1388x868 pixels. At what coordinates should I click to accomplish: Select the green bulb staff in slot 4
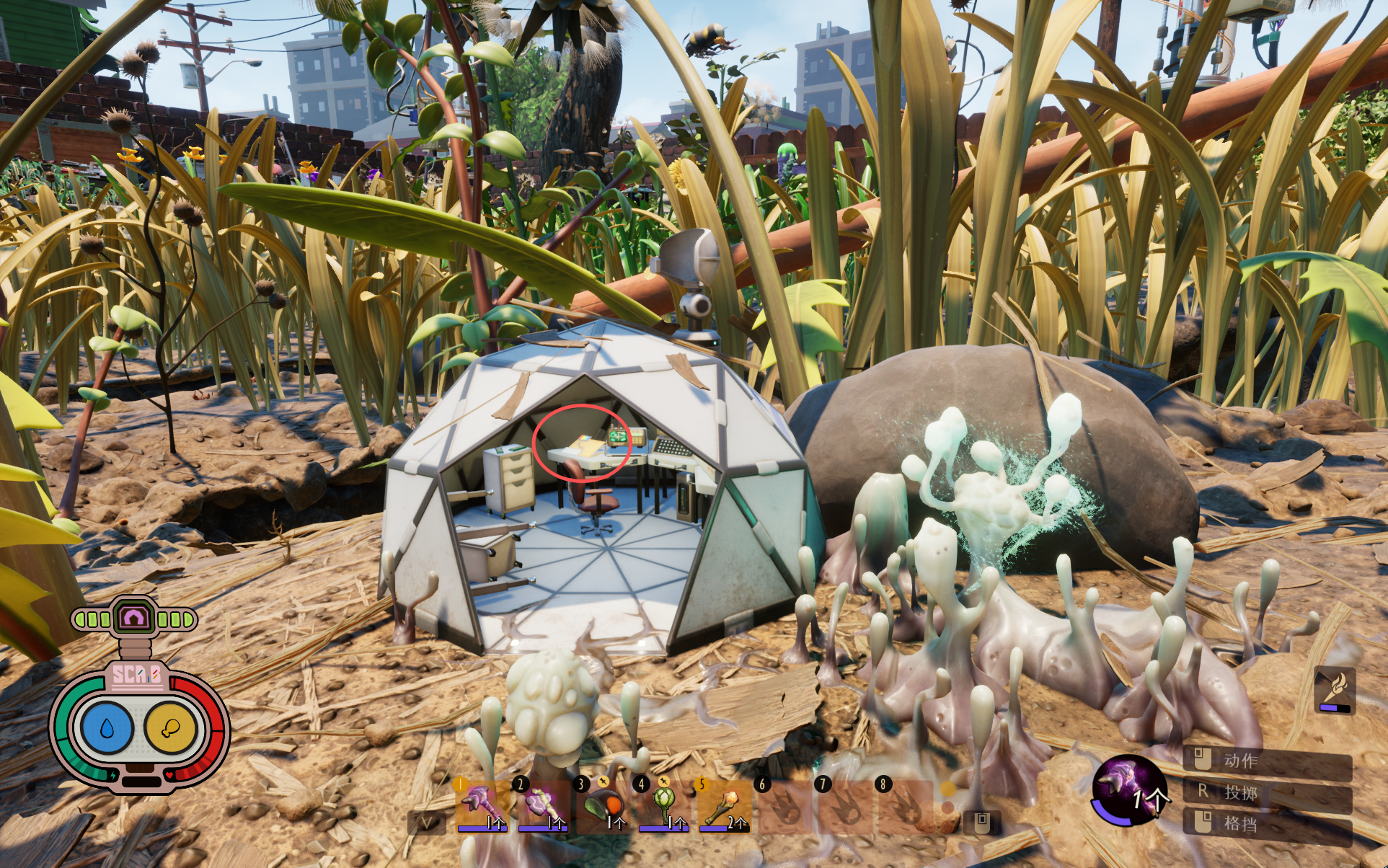tap(662, 805)
